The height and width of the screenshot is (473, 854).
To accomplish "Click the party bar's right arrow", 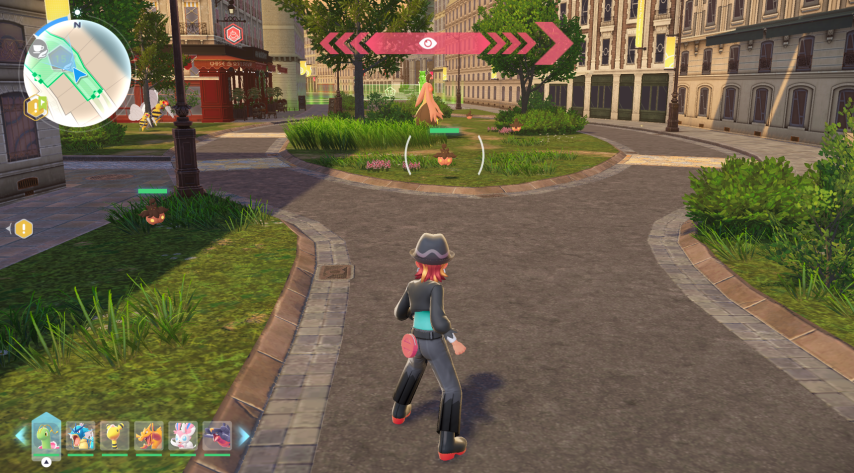I will 243,435.
